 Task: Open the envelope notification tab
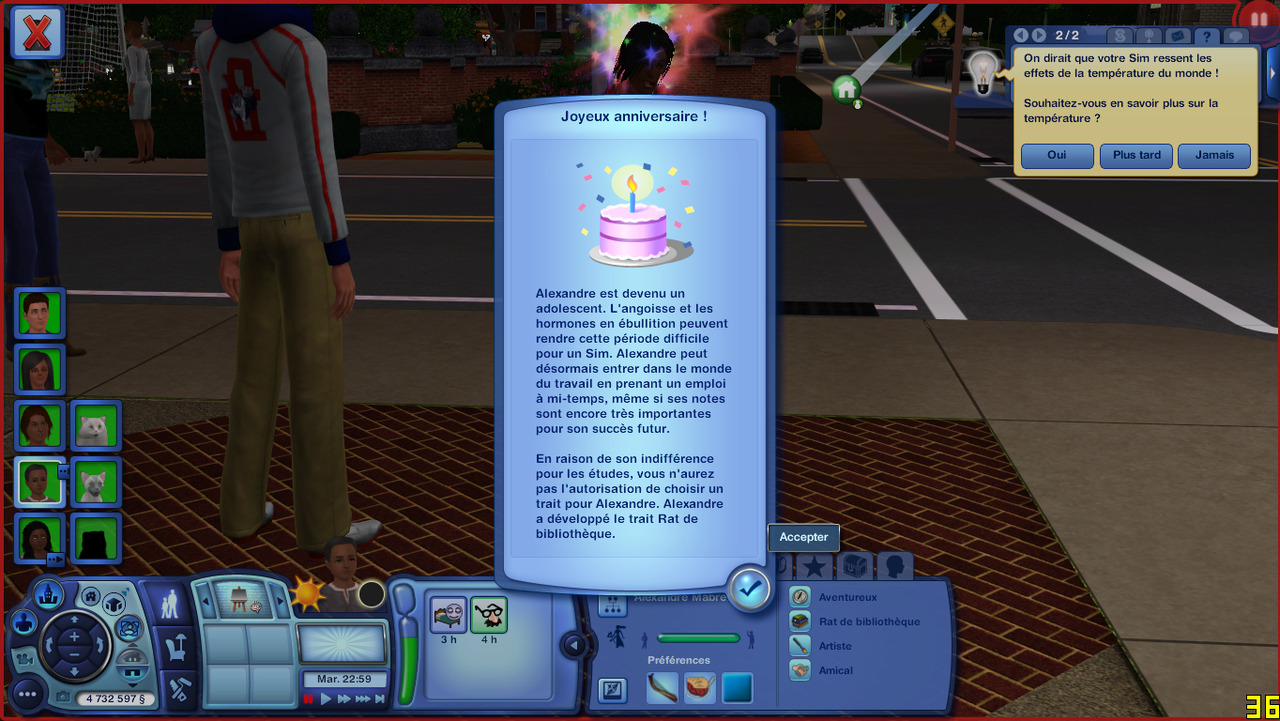[x=1178, y=36]
